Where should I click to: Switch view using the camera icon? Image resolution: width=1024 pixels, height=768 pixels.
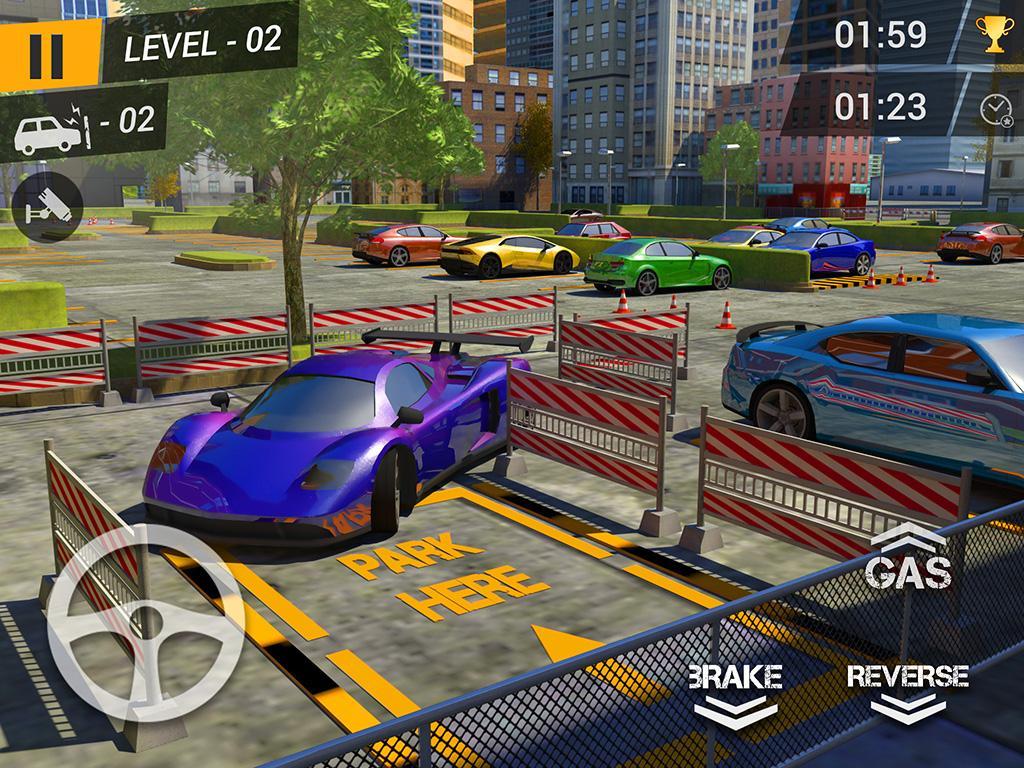coord(46,207)
